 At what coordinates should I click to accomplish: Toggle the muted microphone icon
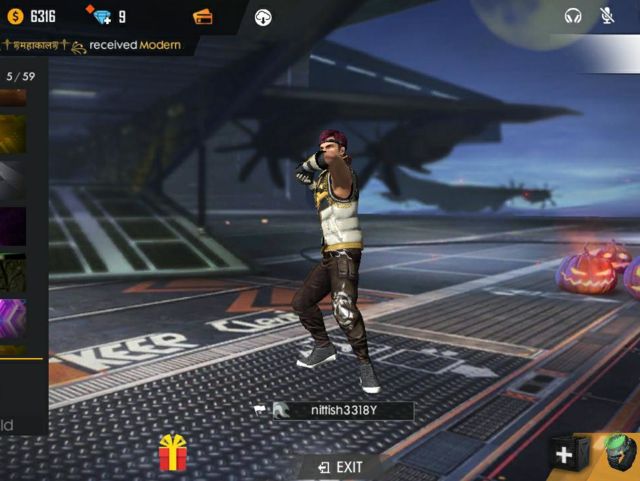pos(607,16)
